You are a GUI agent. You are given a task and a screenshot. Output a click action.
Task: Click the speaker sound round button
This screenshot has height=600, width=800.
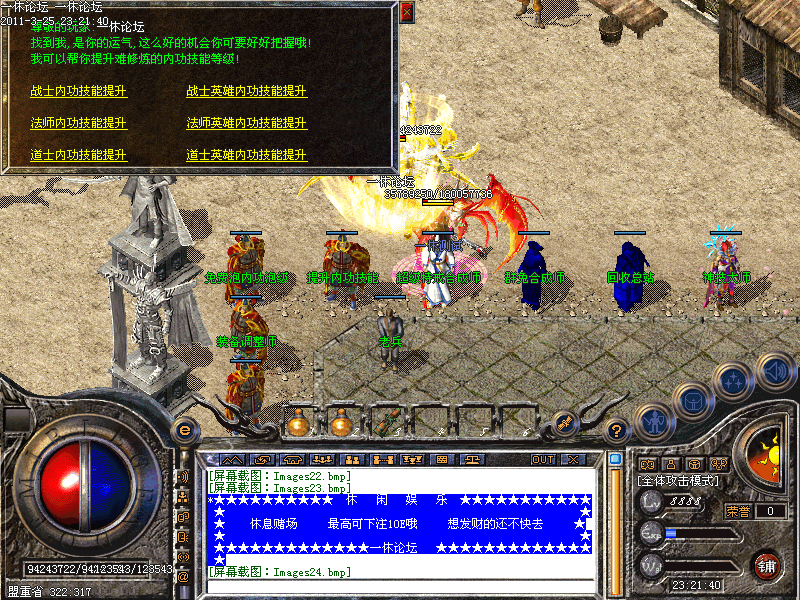click(774, 371)
